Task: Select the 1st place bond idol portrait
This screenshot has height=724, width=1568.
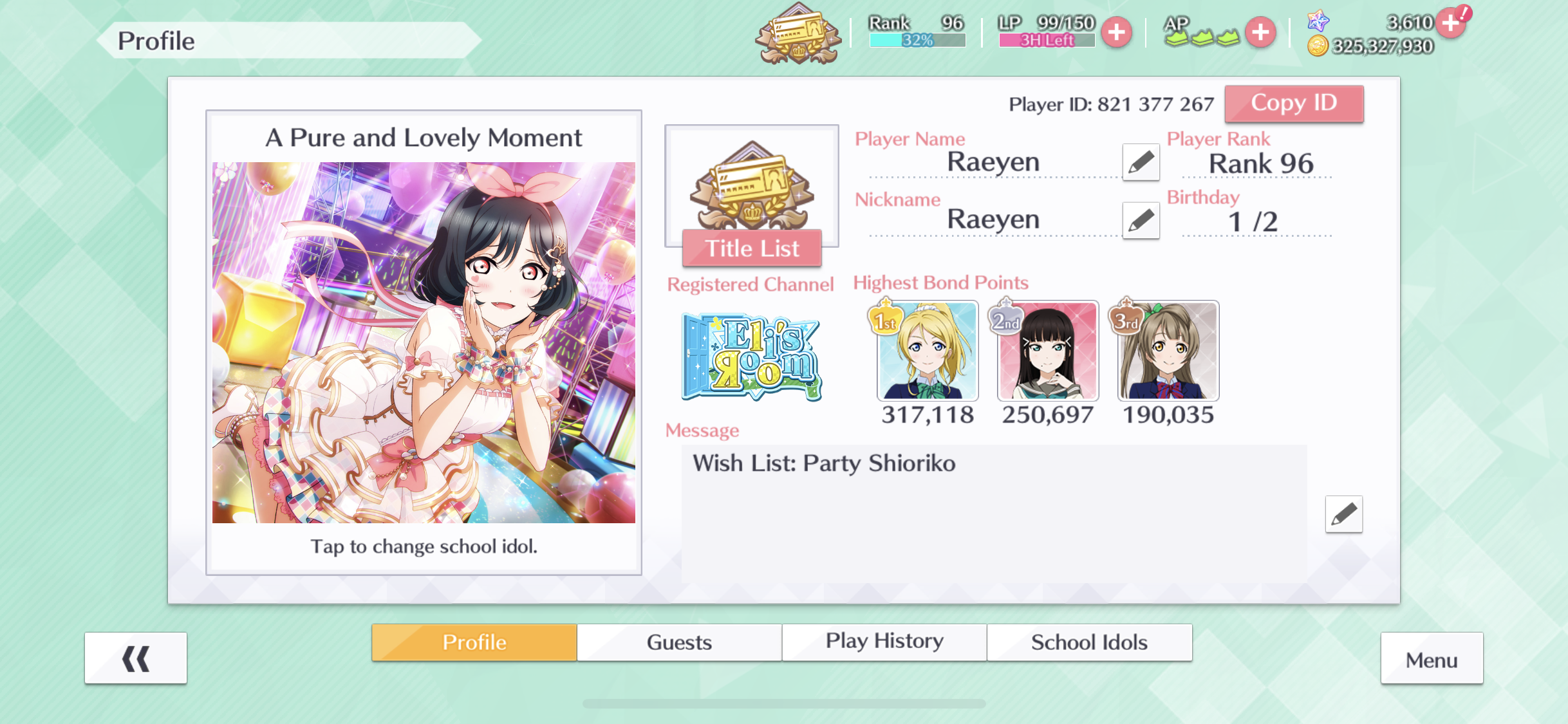Action: [x=928, y=351]
